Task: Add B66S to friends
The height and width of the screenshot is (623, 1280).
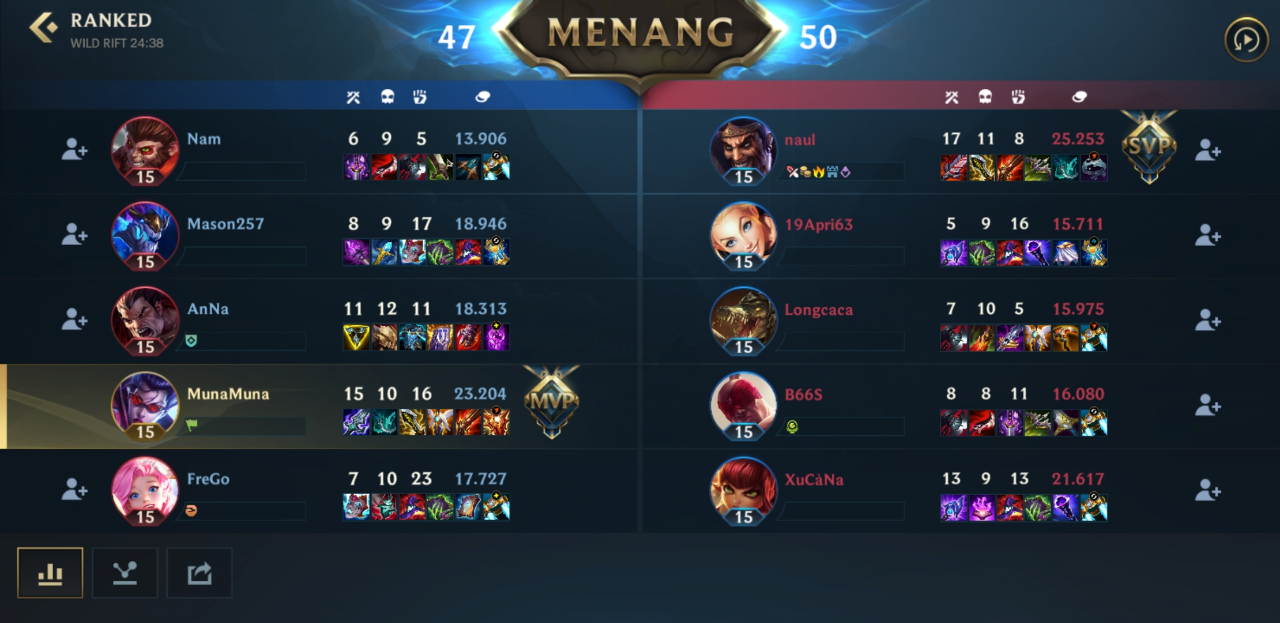Action: pyautogui.click(x=1208, y=404)
